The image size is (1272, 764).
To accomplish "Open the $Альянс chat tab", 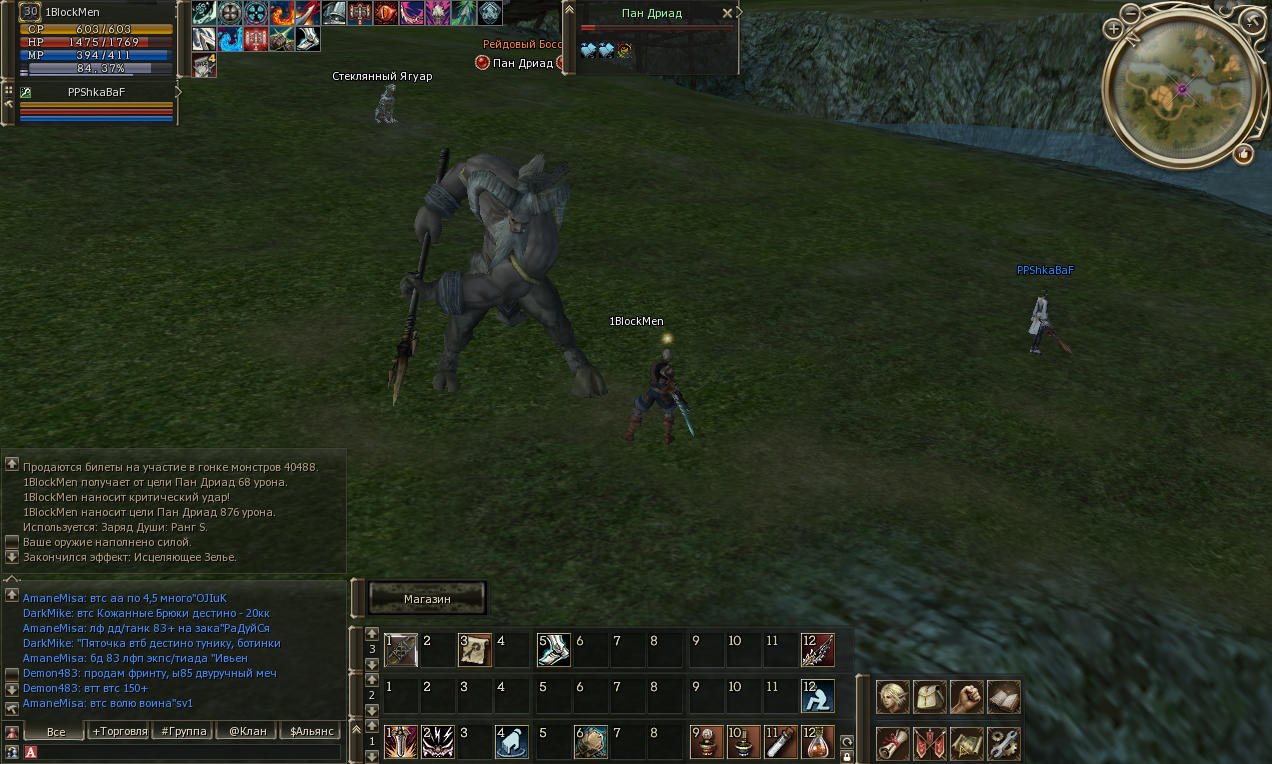I will (x=311, y=731).
